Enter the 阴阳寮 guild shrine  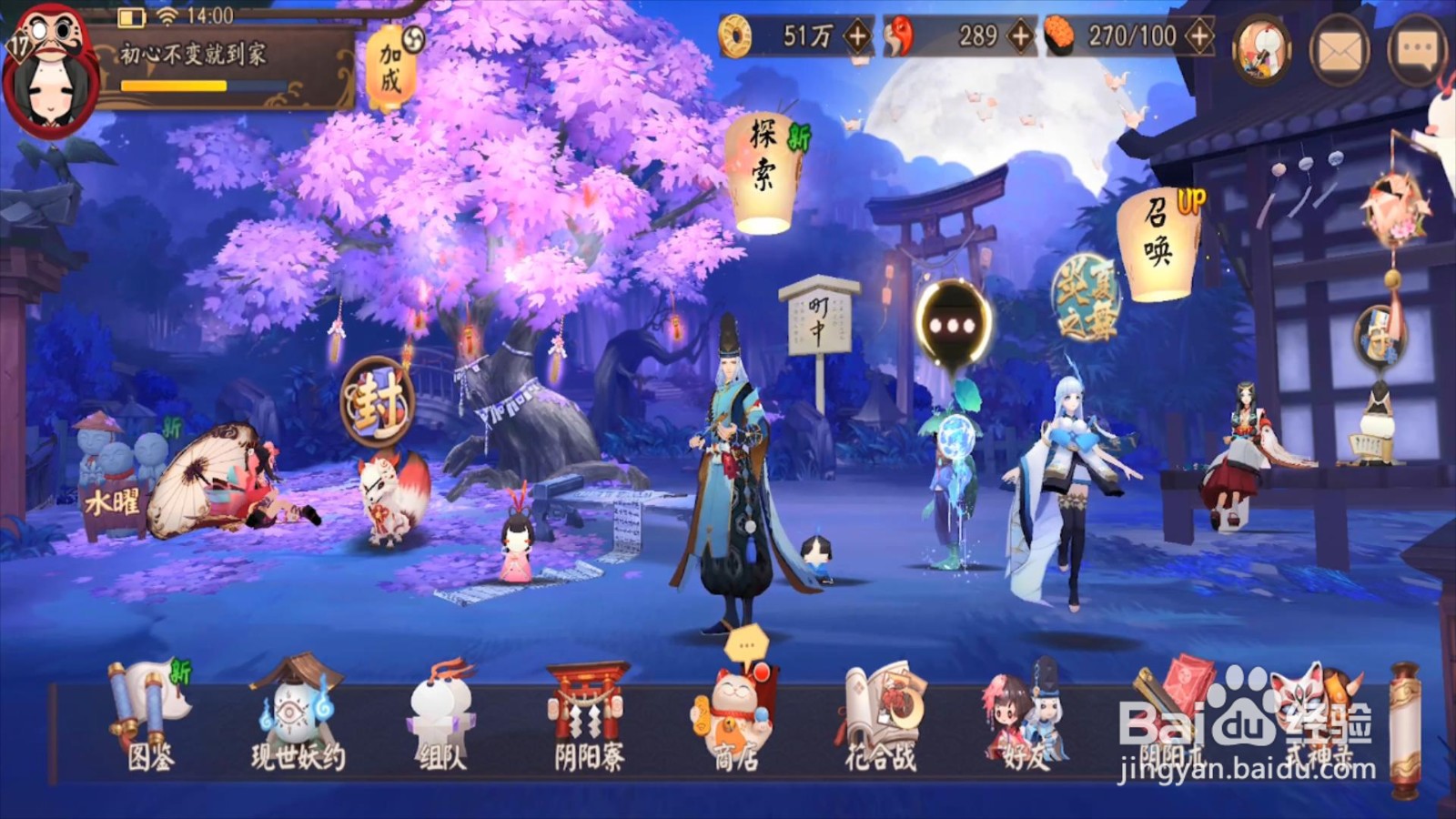coord(587,714)
